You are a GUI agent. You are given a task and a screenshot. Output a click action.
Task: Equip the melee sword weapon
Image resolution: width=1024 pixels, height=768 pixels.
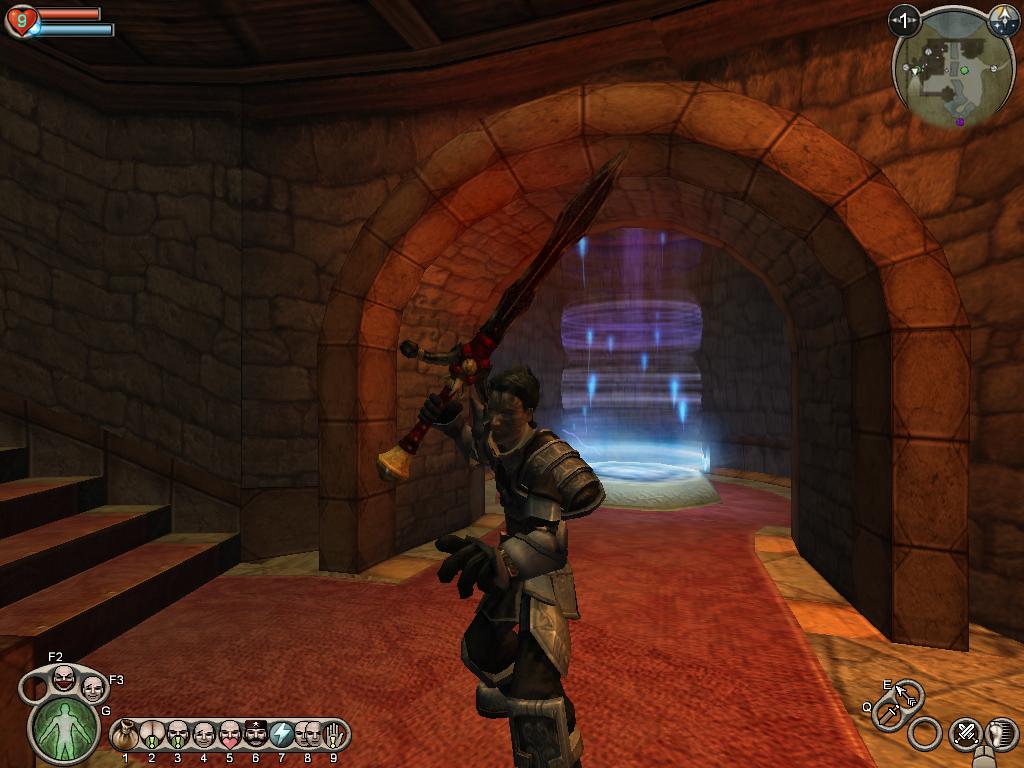coord(887,714)
